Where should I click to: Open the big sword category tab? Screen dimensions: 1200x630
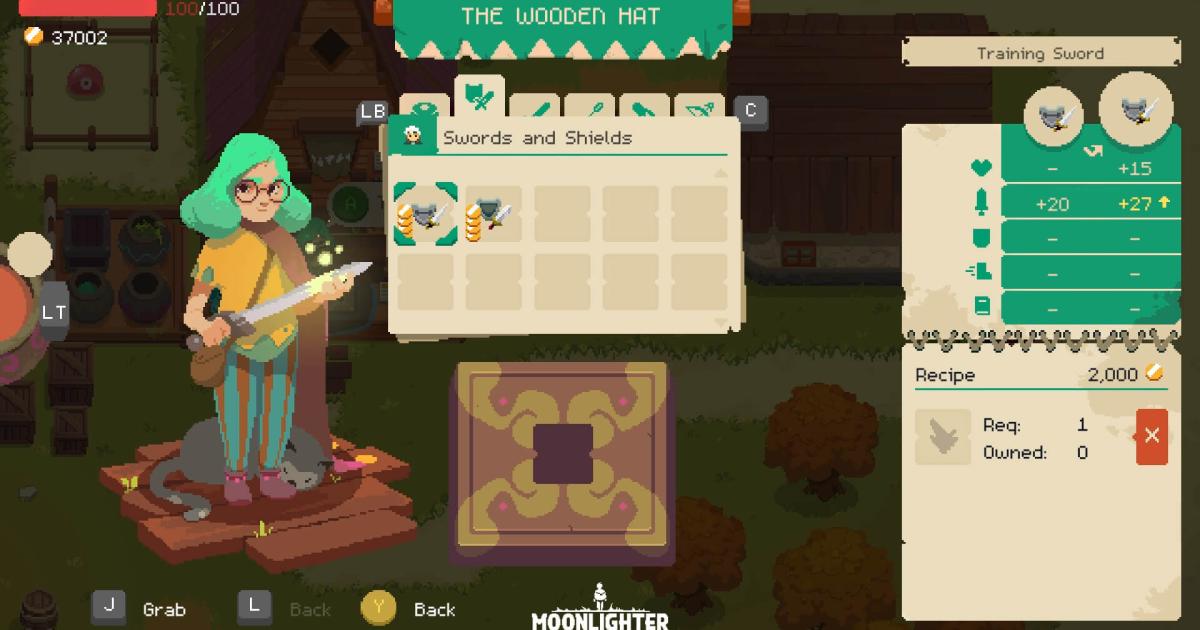pyautogui.click(x=534, y=108)
